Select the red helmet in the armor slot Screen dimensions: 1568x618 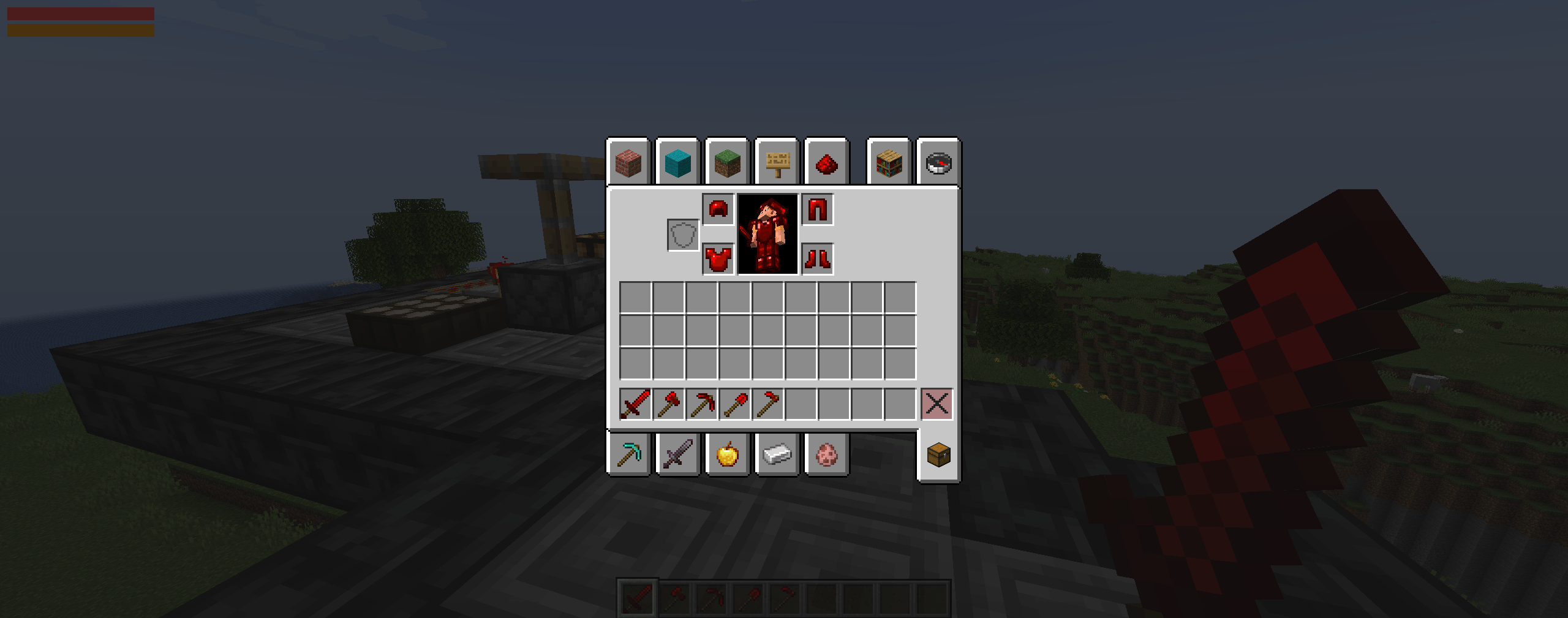(717, 208)
